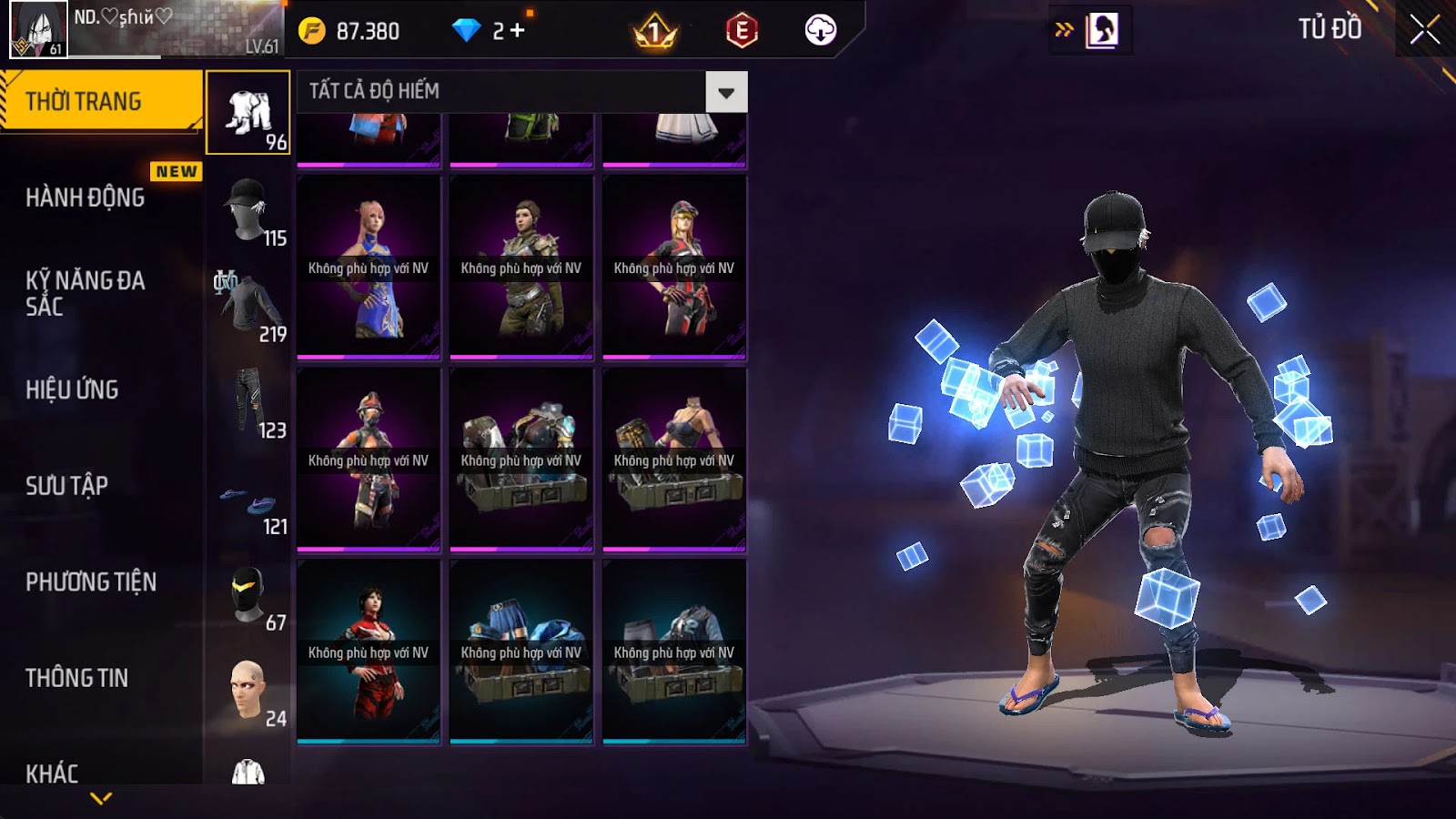Show the THÔNG TIN section
The width and height of the screenshot is (1456, 819).
pyautogui.click(x=77, y=678)
